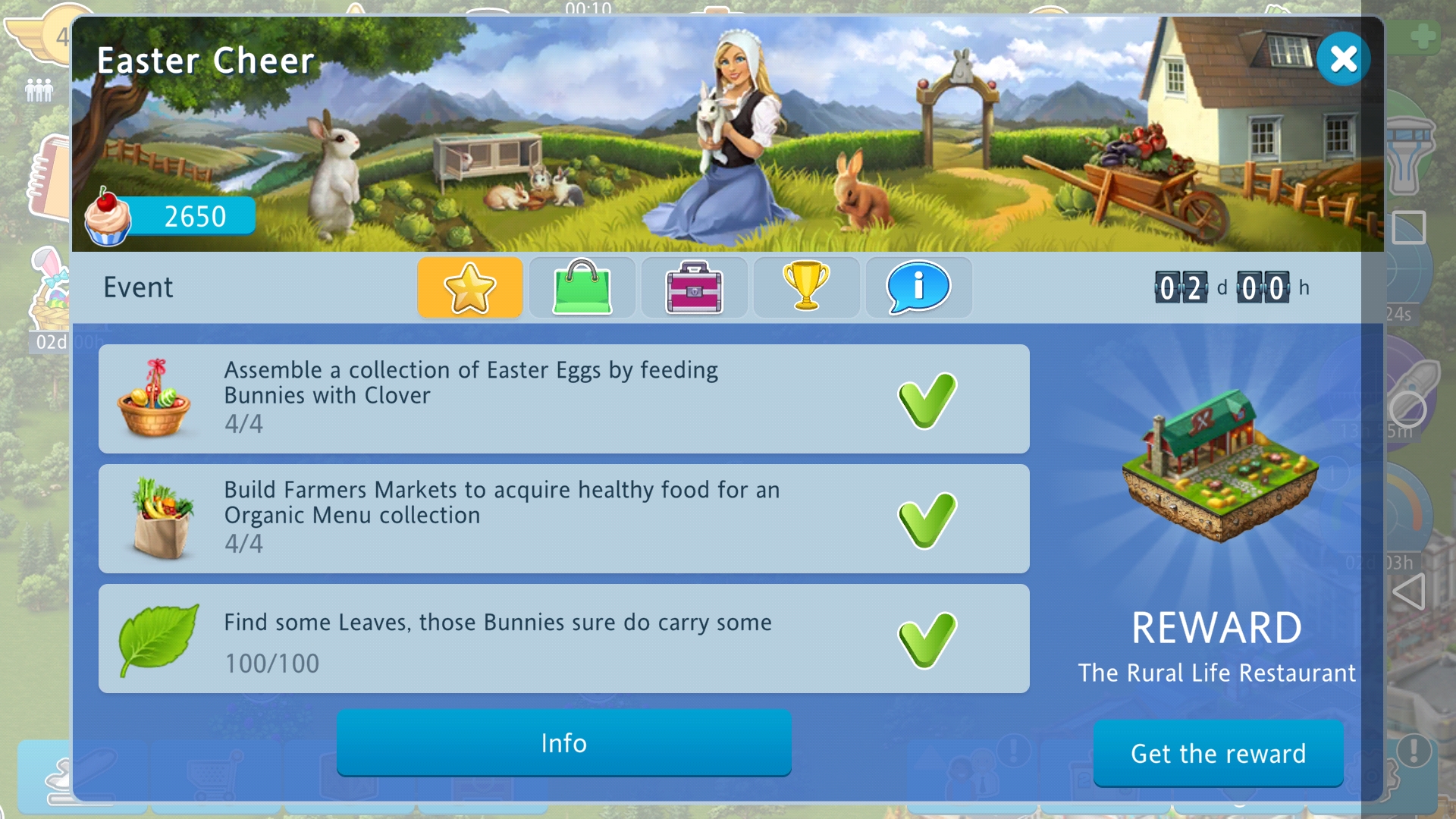Select the gold star event tab
Viewport: 1456px width, 819px height.
(470, 287)
